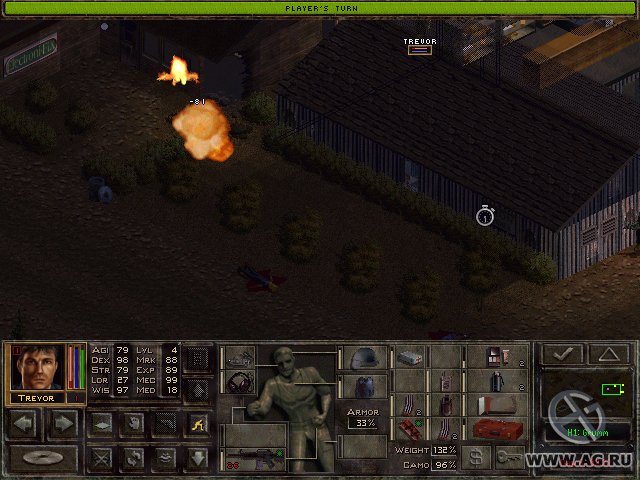Switch to the next mercenary with right arrow
Viewport: 640px width, 480px height.
pyautogui.click(x=63, y=423)
